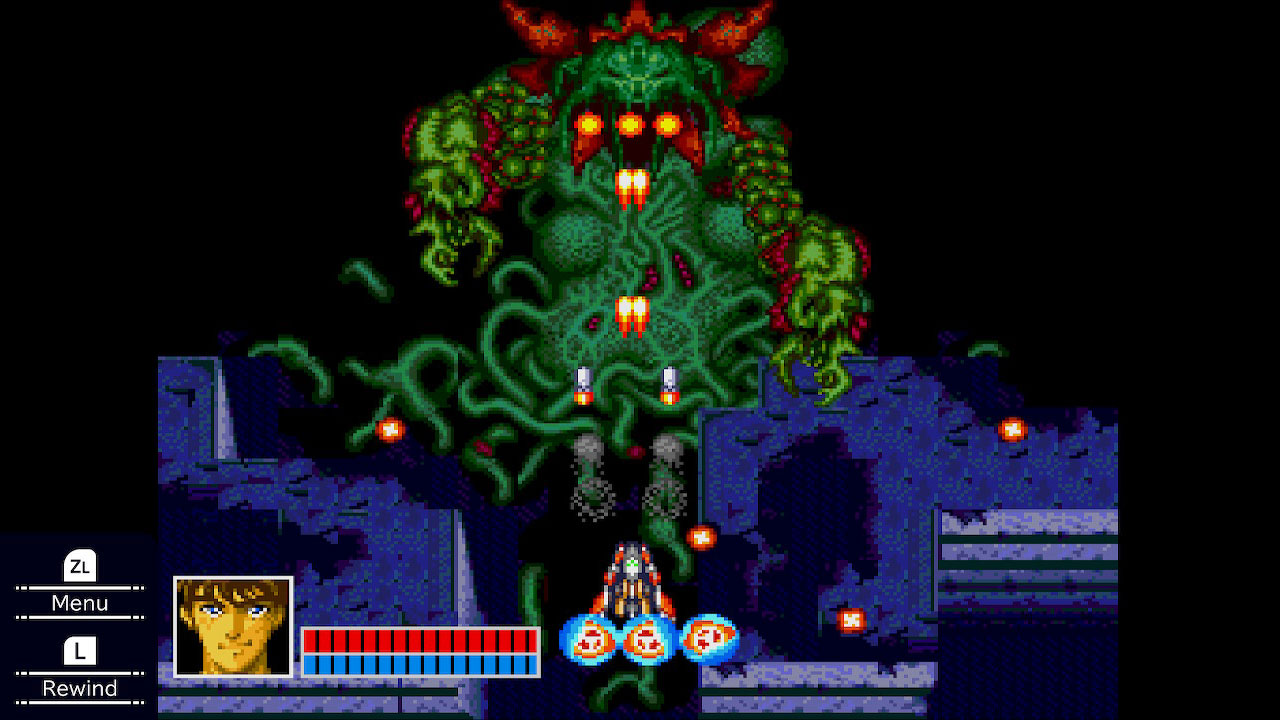
Task: Click the boss's rightmost glowing eye
Action: [668, 123]
